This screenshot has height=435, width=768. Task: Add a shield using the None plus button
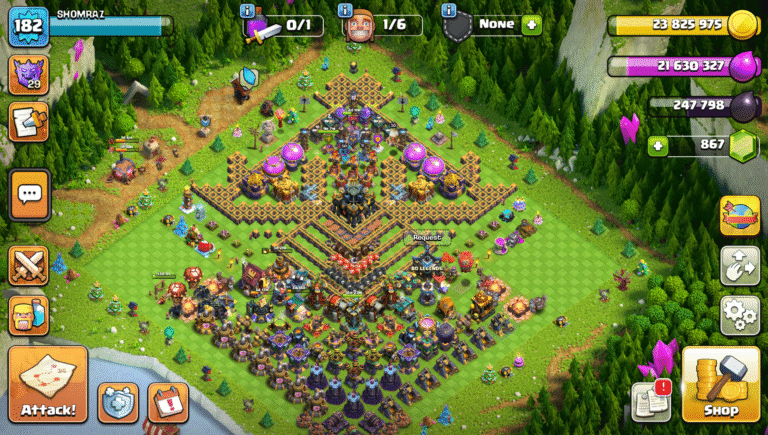point(531,24)
